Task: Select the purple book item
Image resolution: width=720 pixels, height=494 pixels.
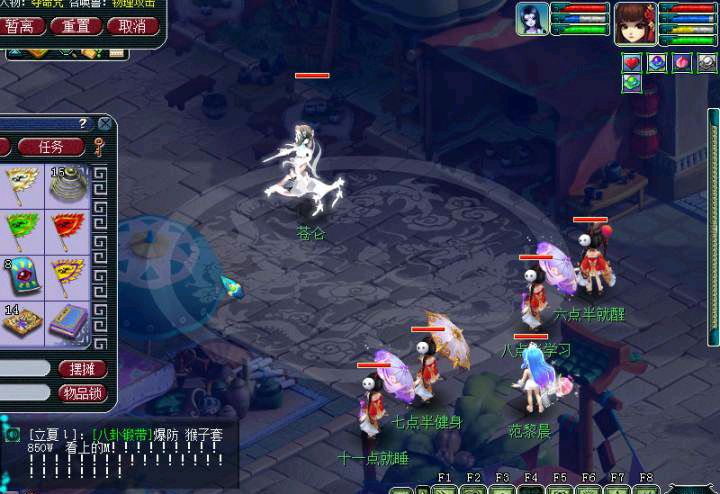Action: click(x=68, y=321)
